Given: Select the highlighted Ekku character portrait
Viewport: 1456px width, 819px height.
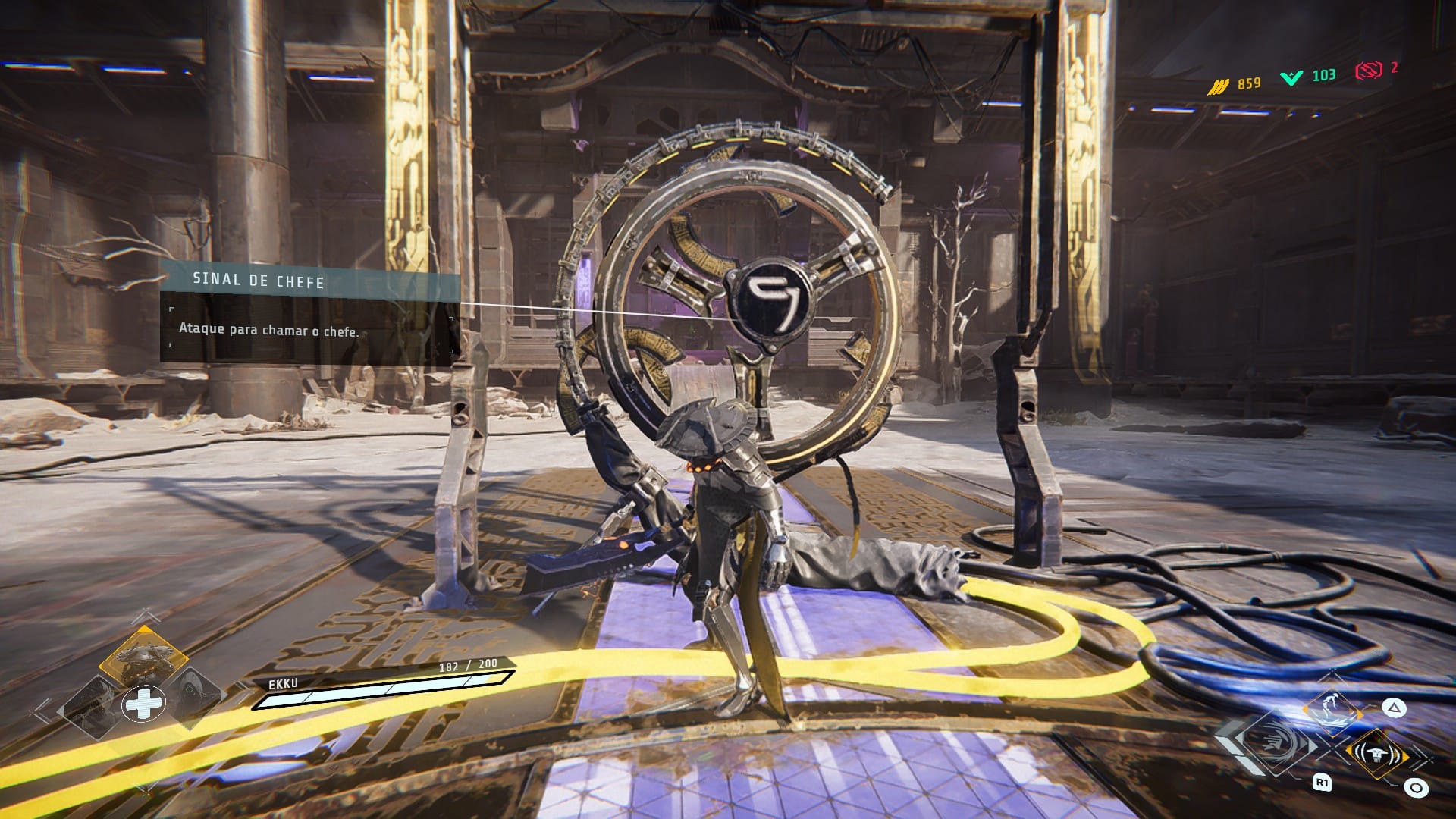Looking at the screenshot, I should coord(143,656).
